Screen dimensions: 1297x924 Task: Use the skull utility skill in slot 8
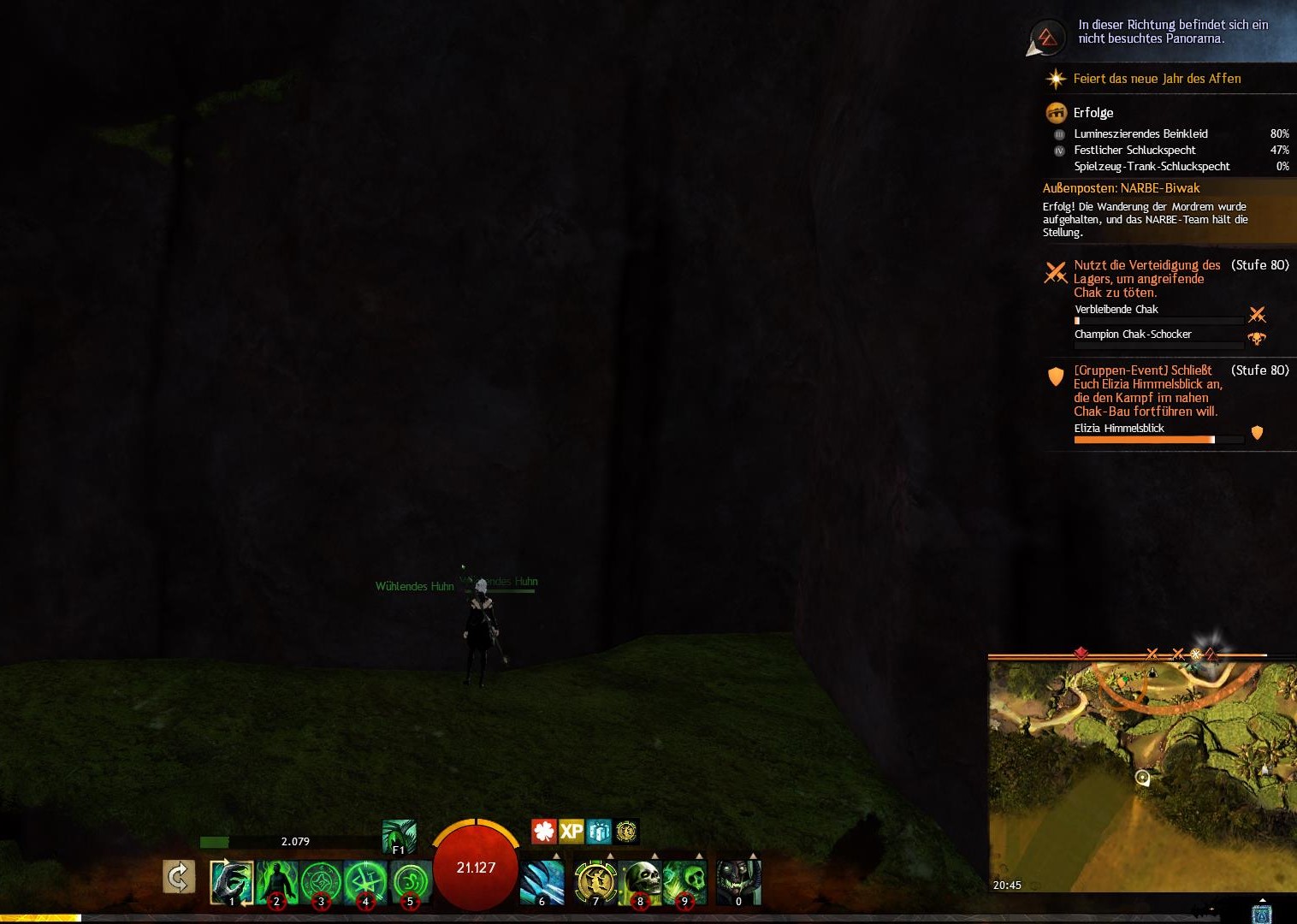[x=641, y=882]
